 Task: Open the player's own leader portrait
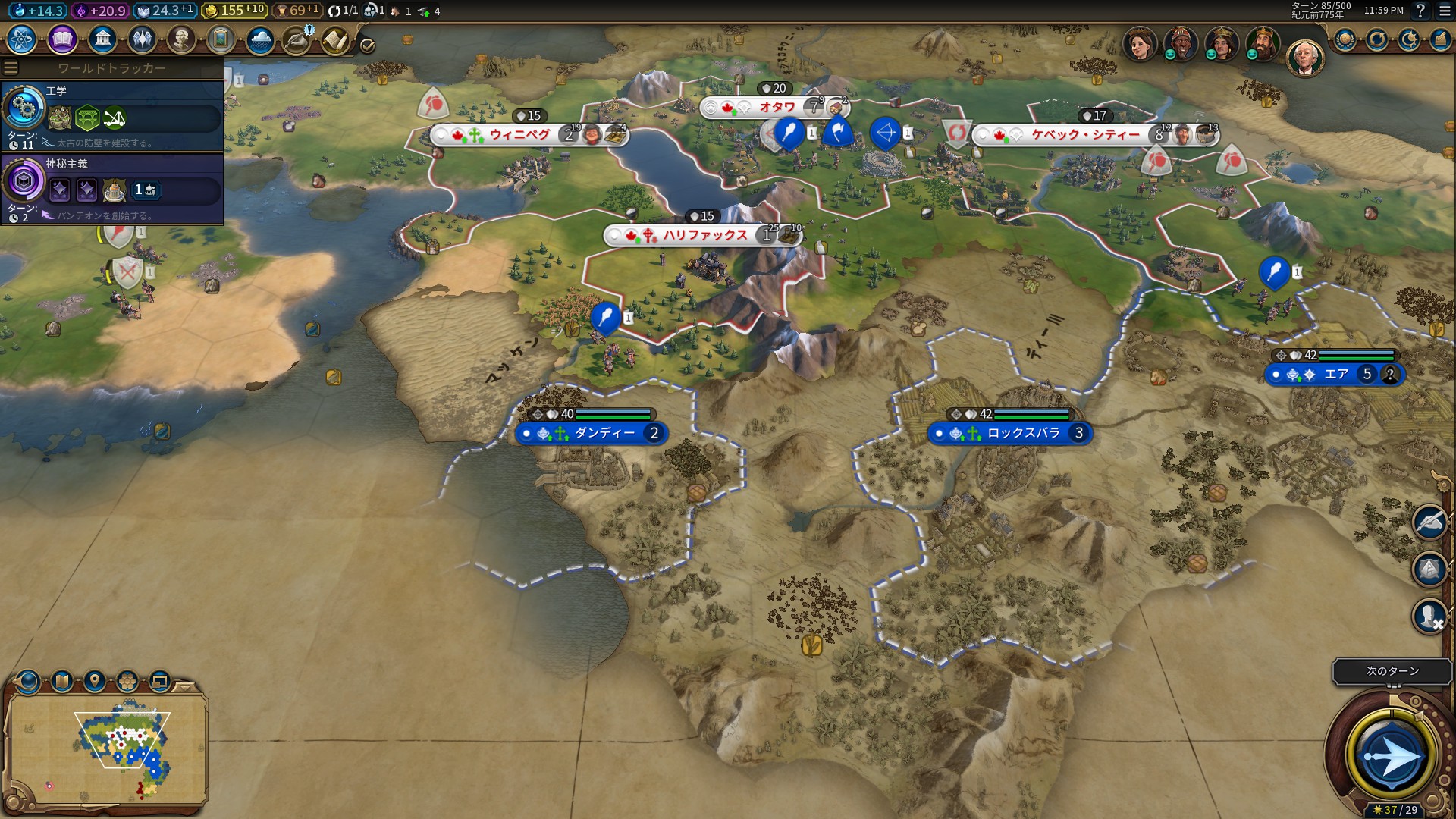tap(1304, 58)
